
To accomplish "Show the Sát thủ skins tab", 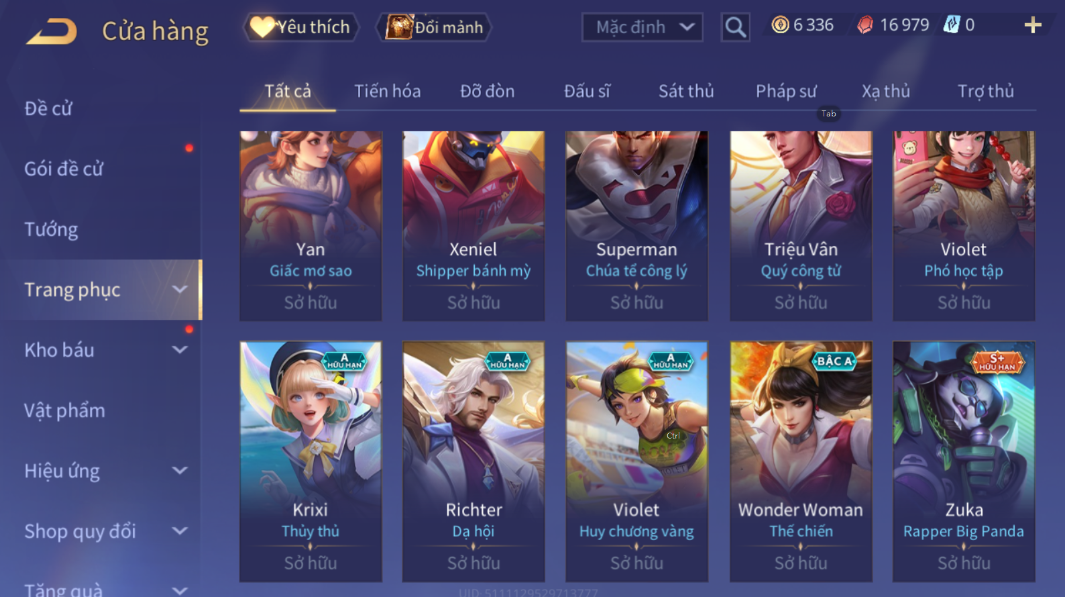I will 686,91.
